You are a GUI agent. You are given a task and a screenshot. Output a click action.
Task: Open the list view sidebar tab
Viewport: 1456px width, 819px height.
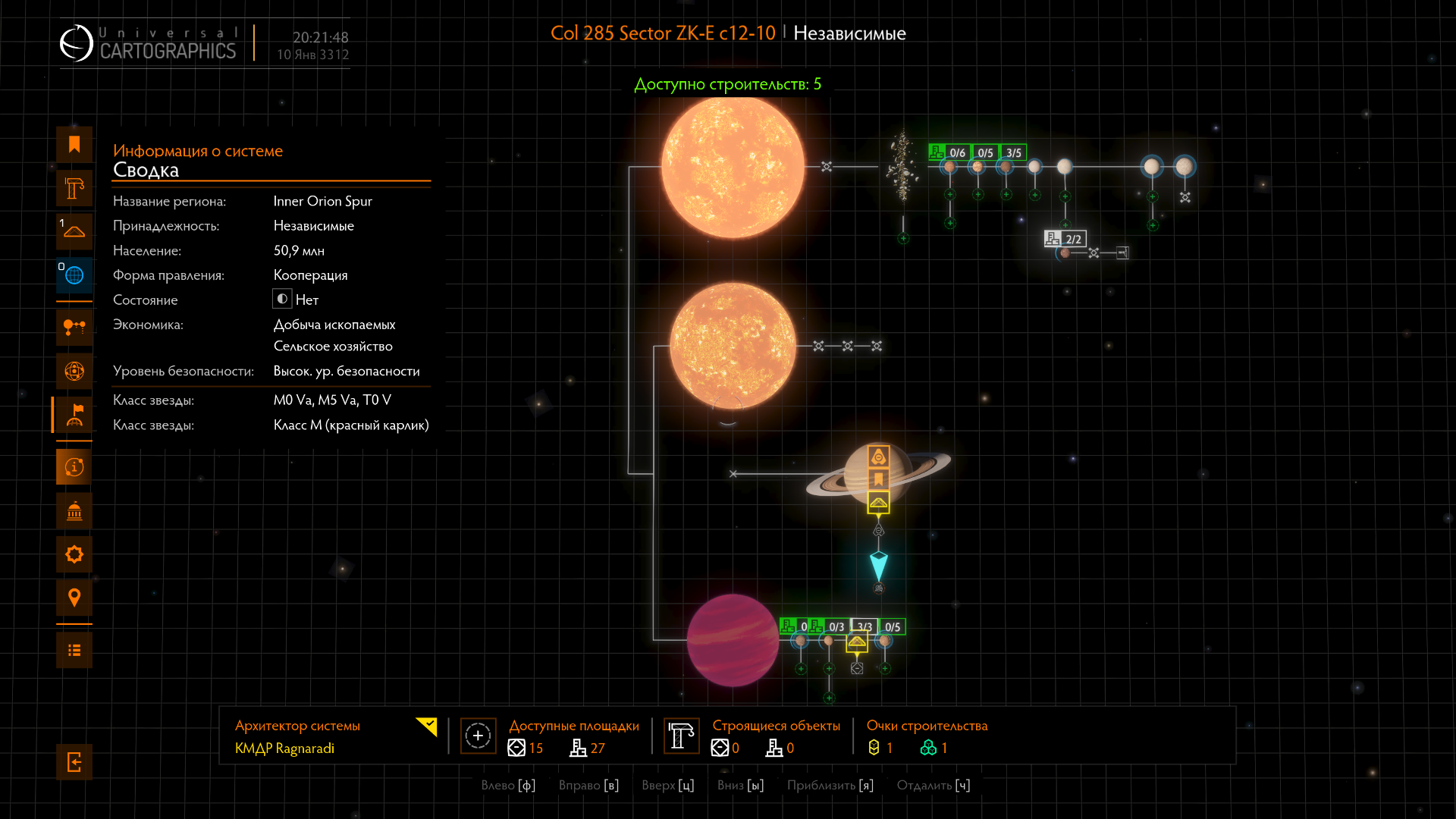tap(74, 650)
